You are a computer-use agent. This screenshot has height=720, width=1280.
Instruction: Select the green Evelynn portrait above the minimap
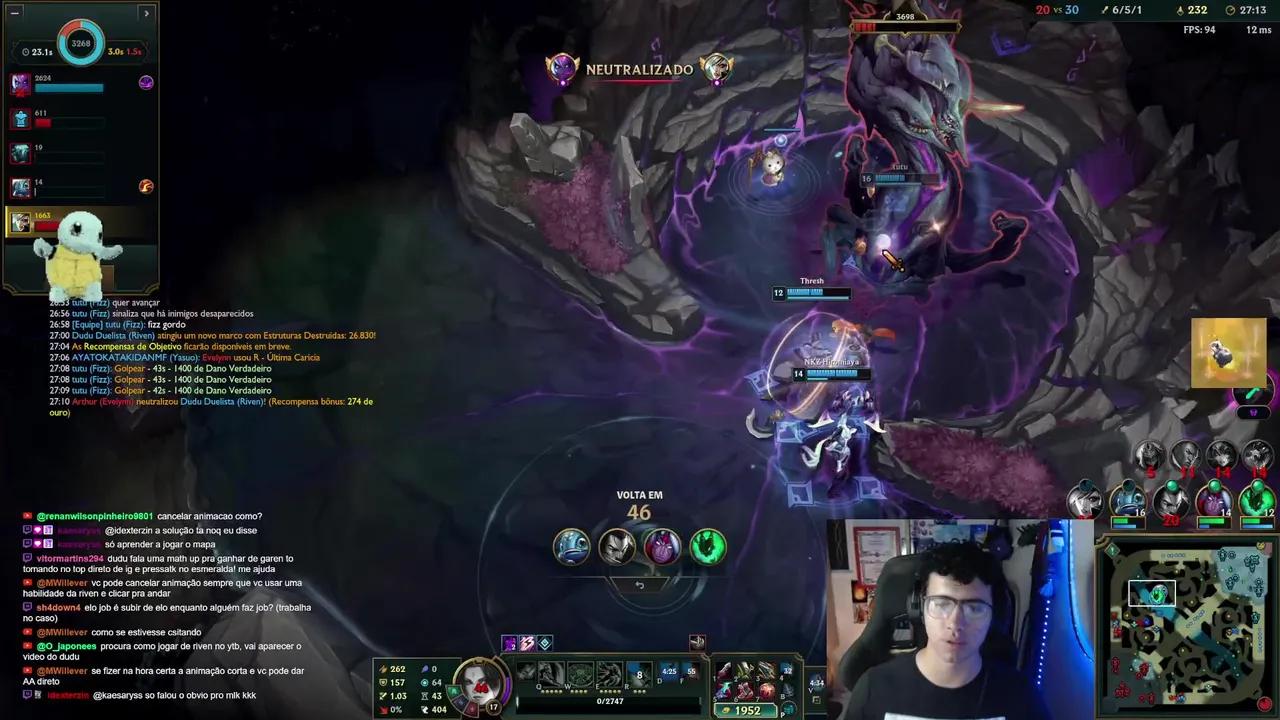click(1256, 498)
